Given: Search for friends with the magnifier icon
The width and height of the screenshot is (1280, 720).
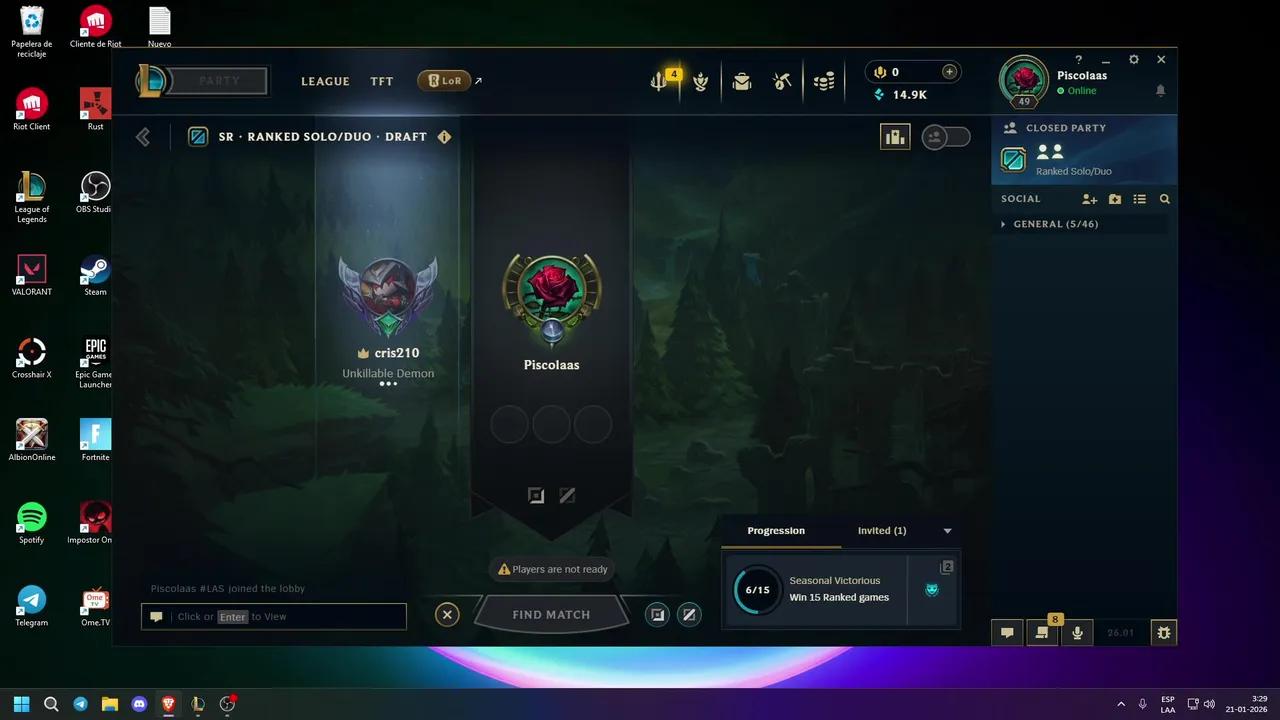Looking at the screenshot, I should [x=1164, y=199].
